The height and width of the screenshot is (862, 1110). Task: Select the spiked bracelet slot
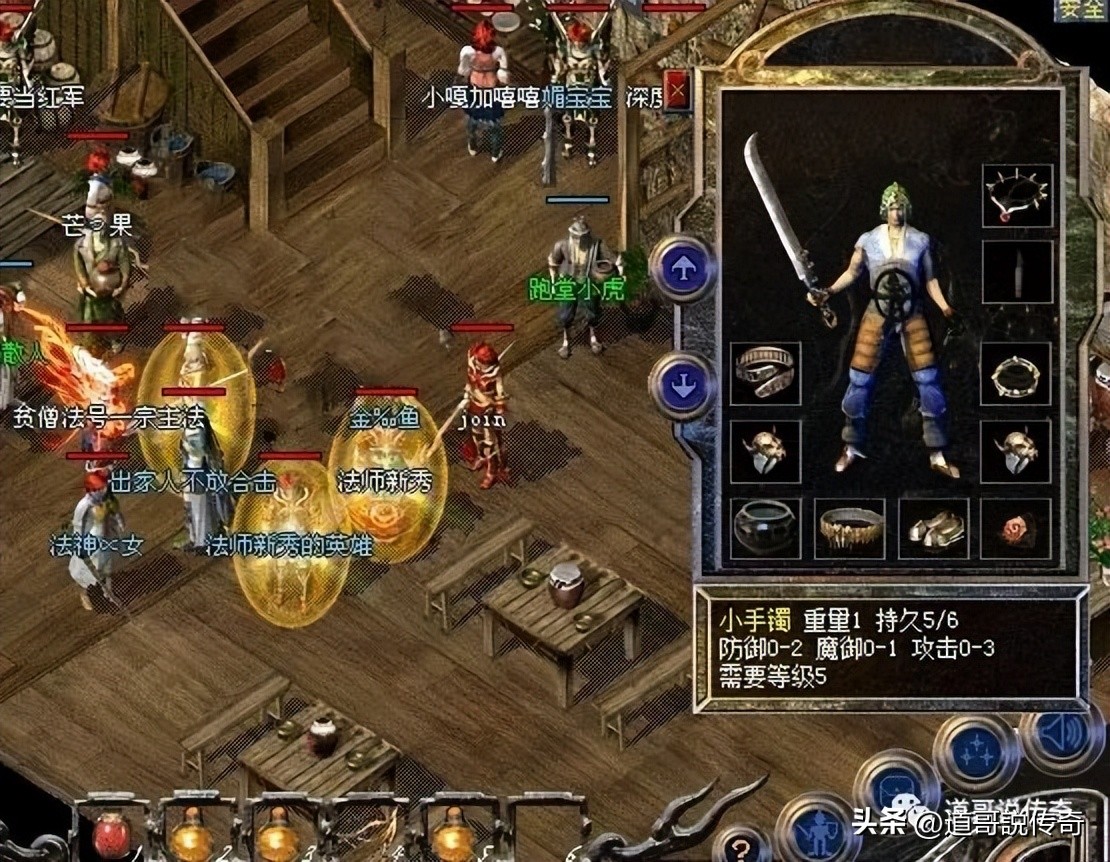1016,373
